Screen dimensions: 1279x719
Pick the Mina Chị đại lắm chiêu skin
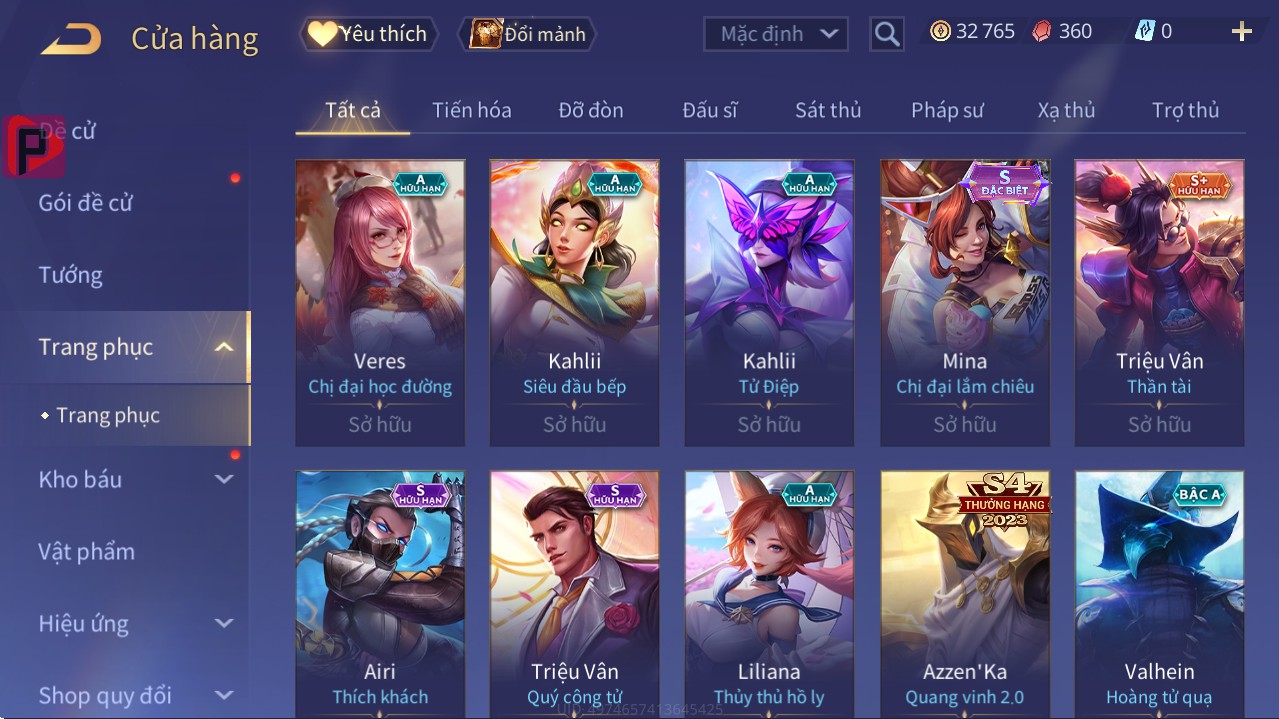964,302
